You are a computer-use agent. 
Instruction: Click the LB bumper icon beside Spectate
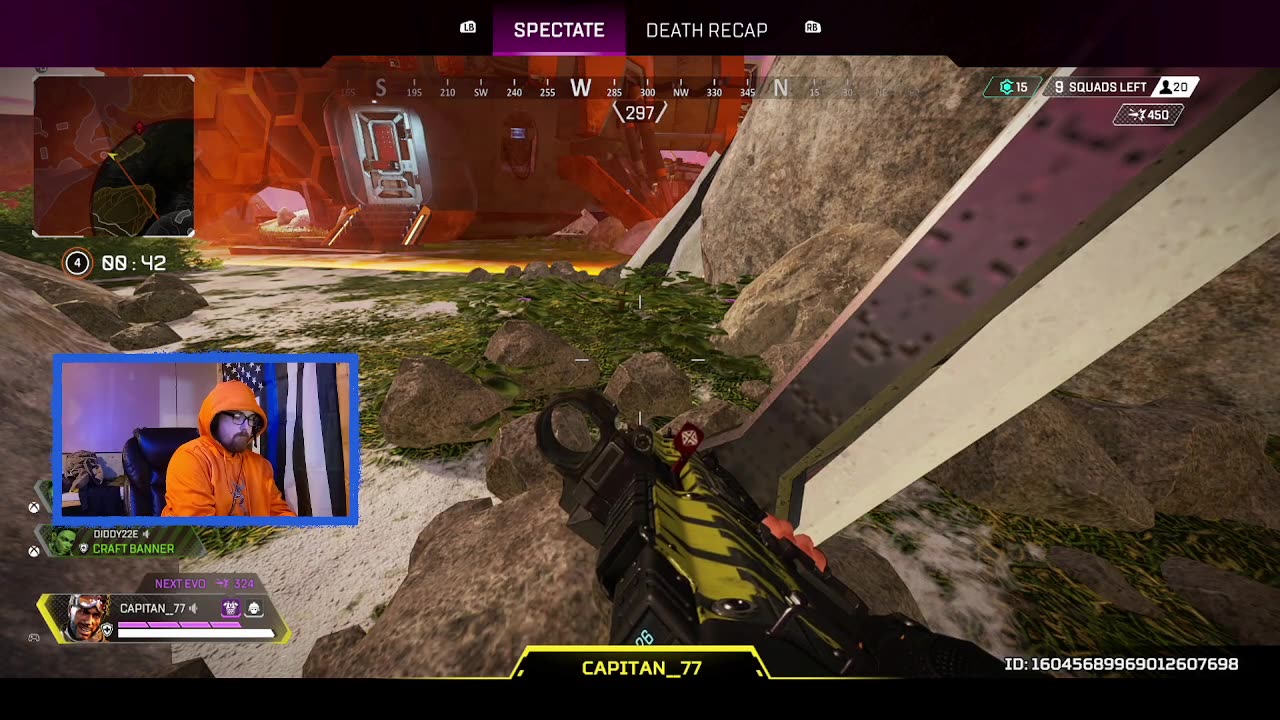click(x=466, y=27)
